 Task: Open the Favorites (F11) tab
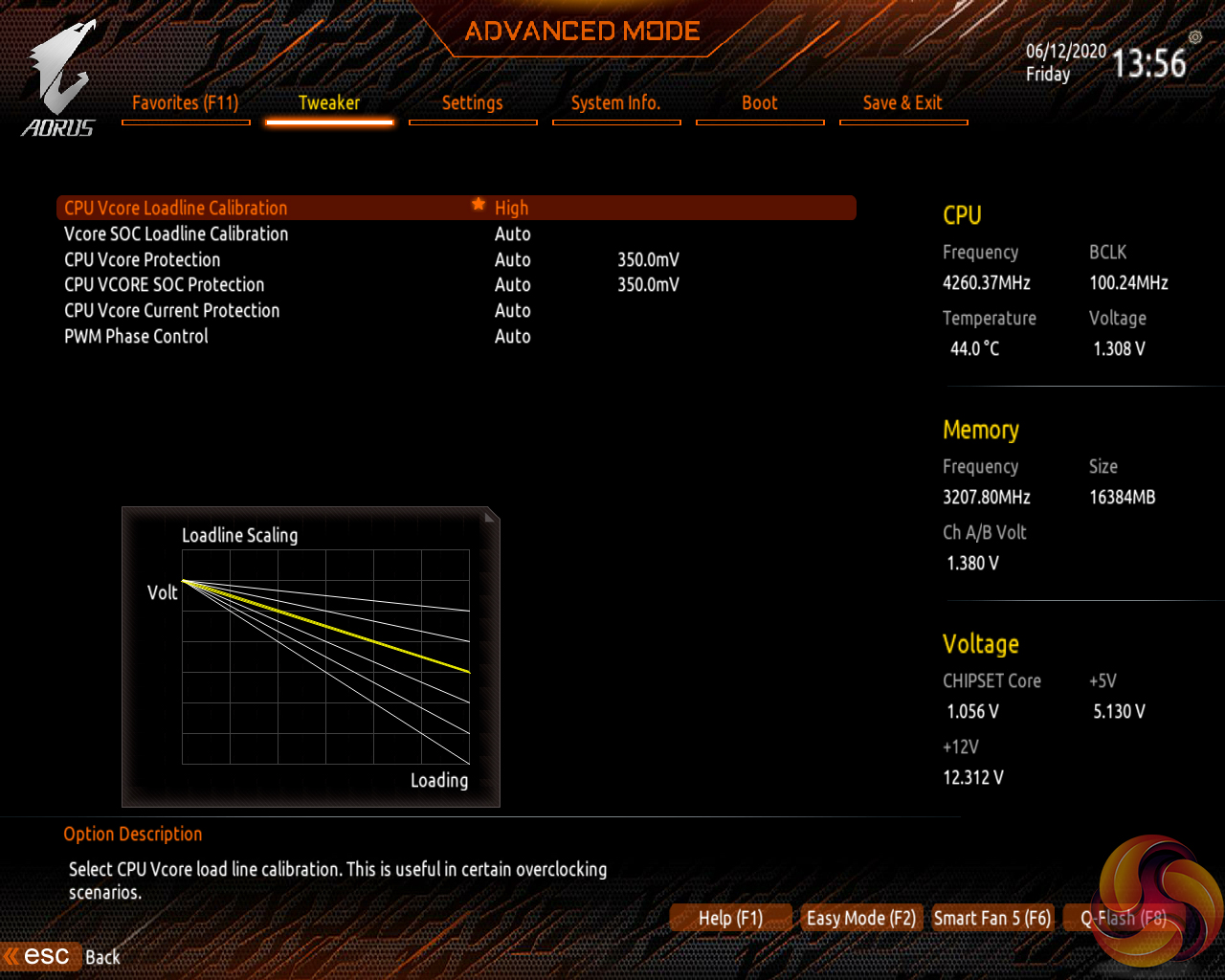[186, 103]
